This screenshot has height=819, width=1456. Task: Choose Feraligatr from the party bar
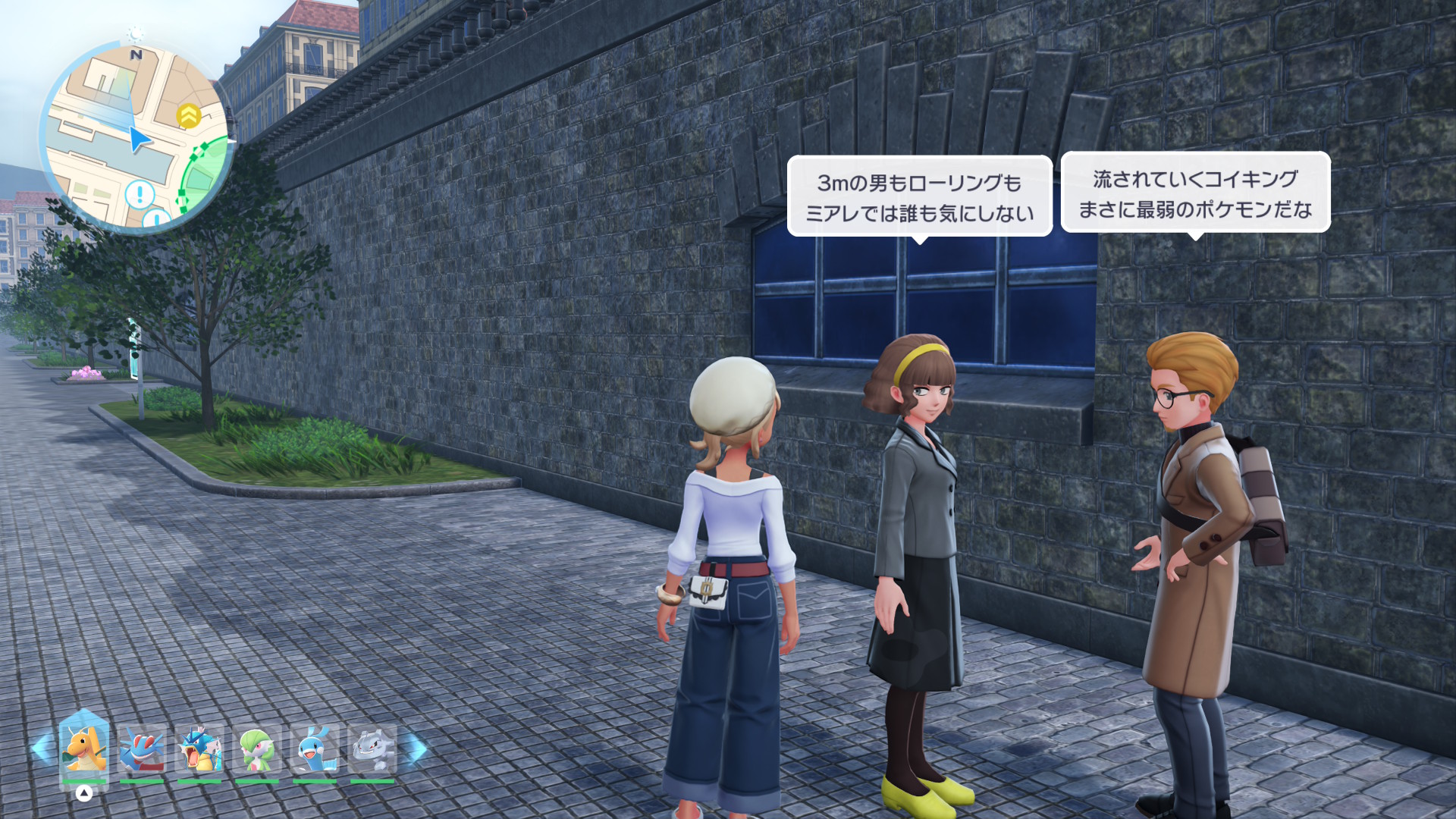(142, 749)
